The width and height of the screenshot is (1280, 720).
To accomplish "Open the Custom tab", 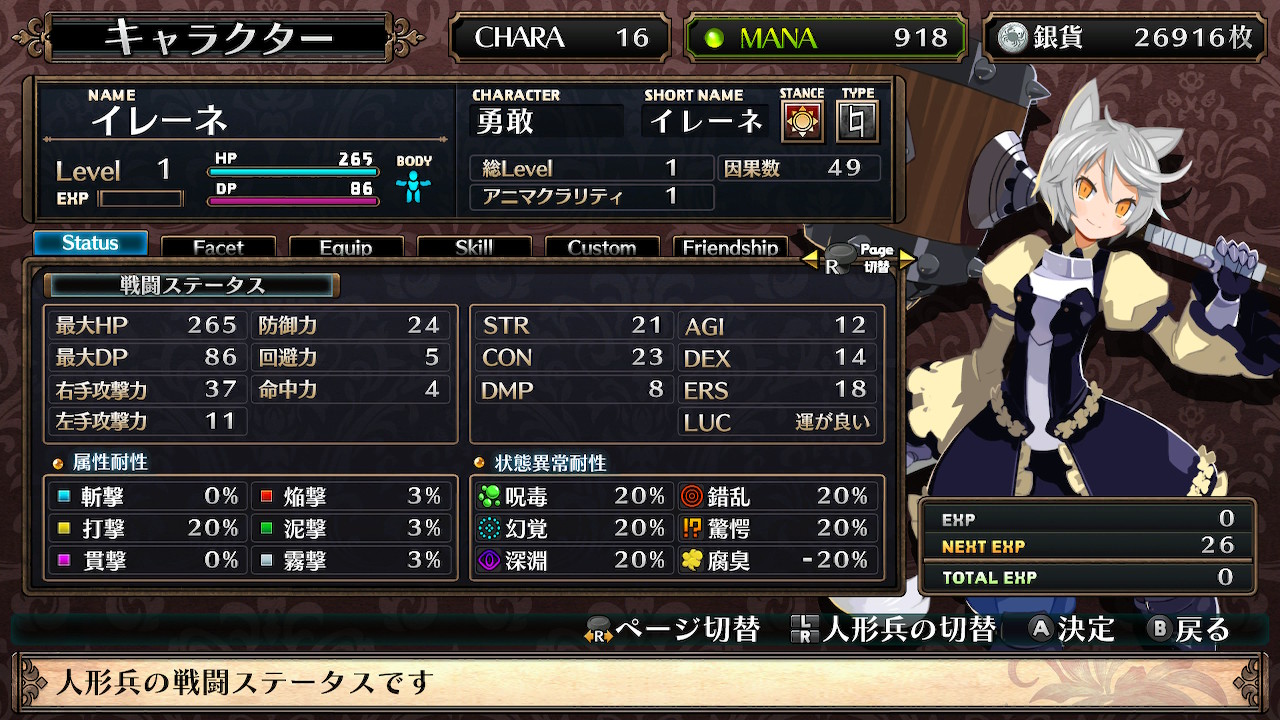I will tap(602, 247).
